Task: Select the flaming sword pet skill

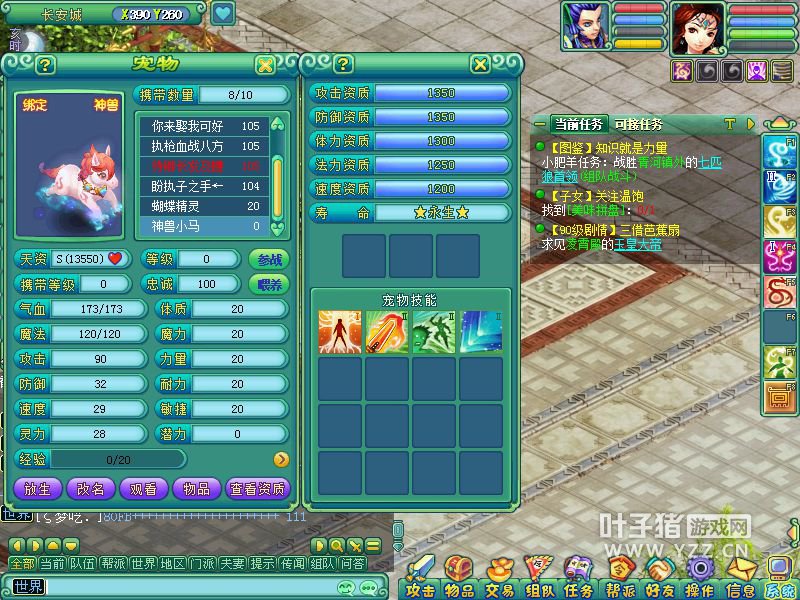Action: tap(385, 332)
